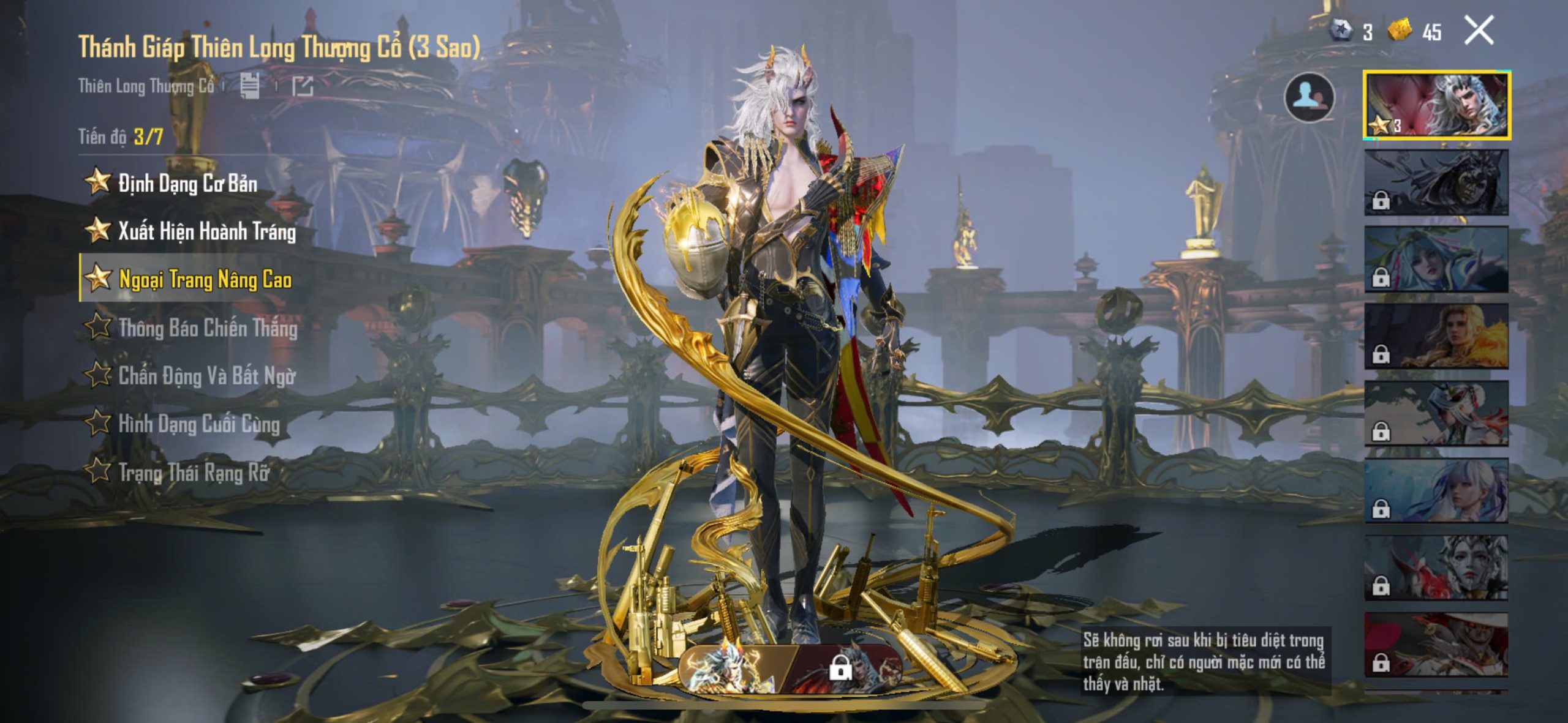Close the outfit preview screen
The width and height of the screenshot is (1568, 723).
(x=1479, y=31)
